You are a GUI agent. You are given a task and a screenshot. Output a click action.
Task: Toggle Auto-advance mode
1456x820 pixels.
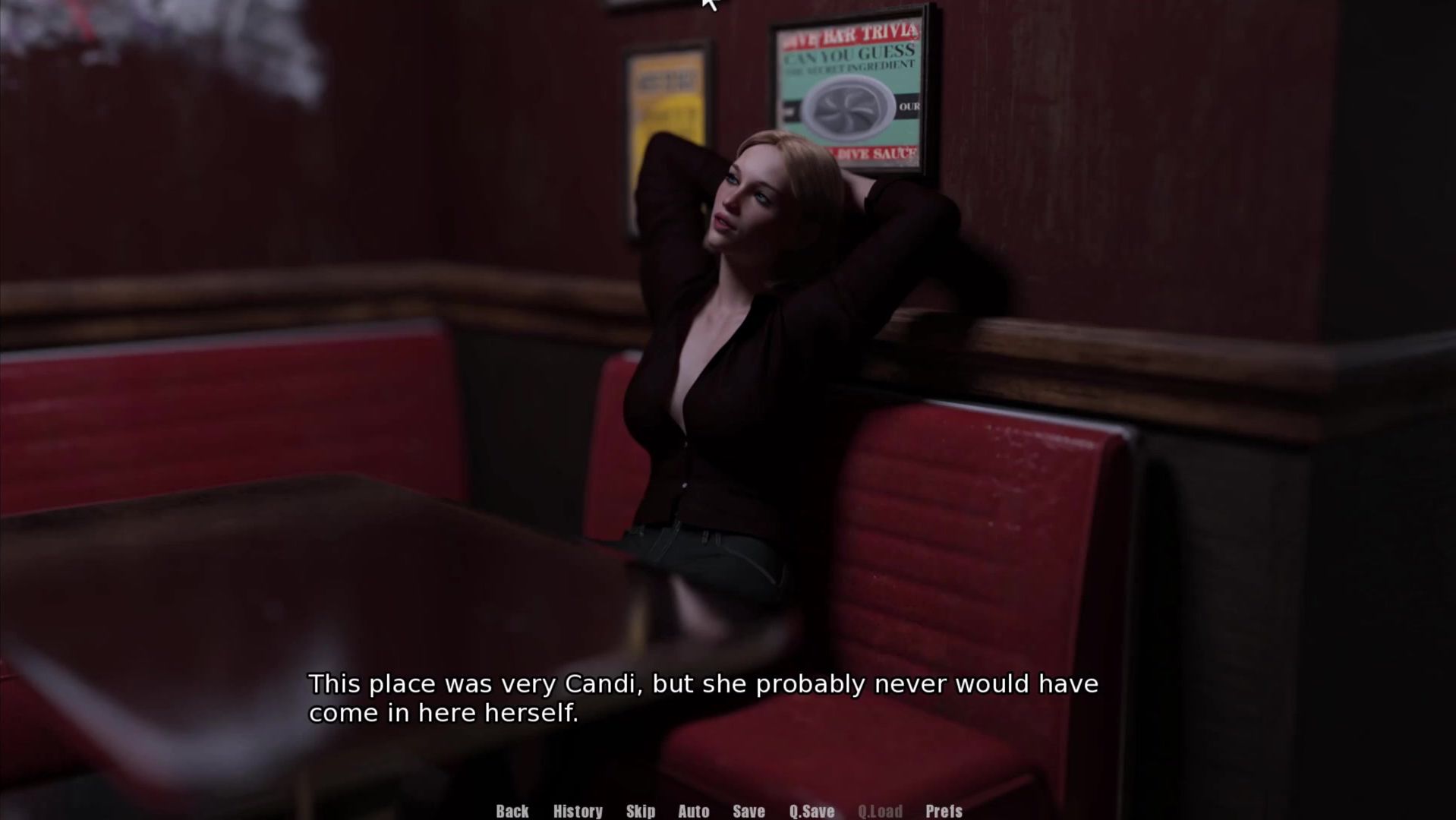(x=693, y=811)
